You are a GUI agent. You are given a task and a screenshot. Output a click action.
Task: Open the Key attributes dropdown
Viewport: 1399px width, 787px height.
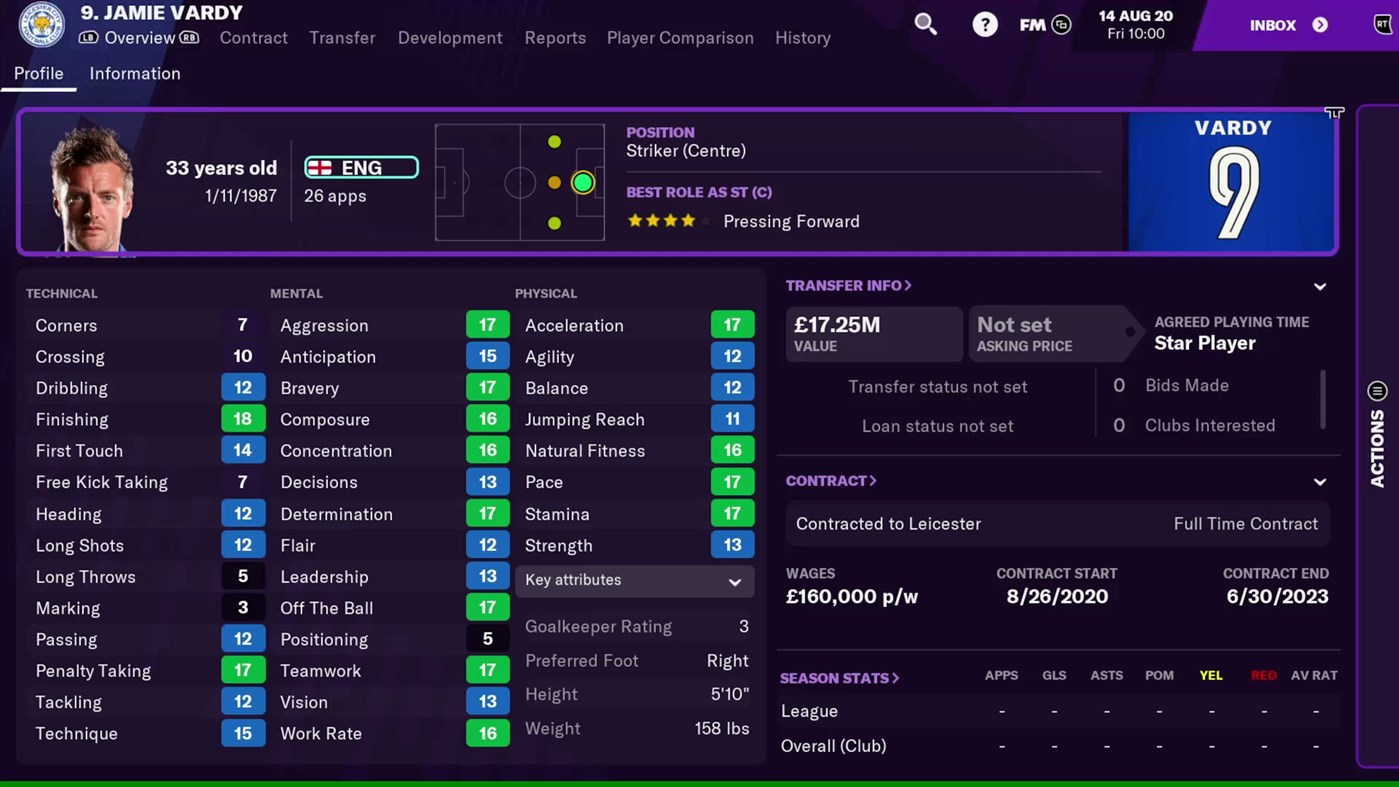click(634, 581)
